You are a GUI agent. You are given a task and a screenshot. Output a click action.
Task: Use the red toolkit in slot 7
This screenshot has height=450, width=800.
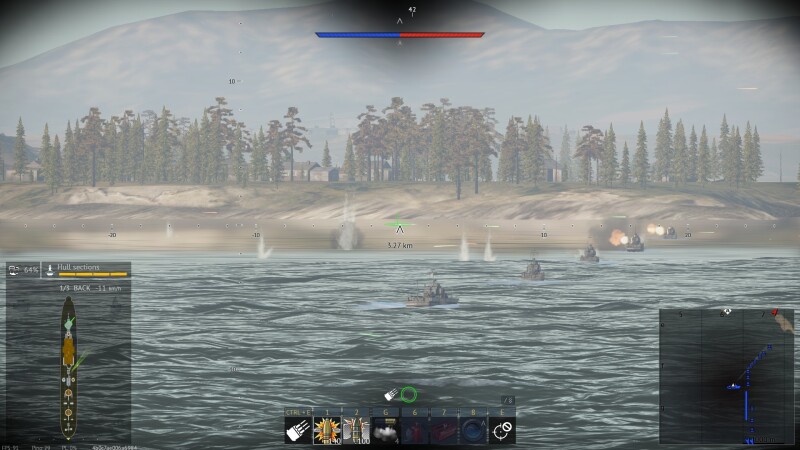click(444, 429)
